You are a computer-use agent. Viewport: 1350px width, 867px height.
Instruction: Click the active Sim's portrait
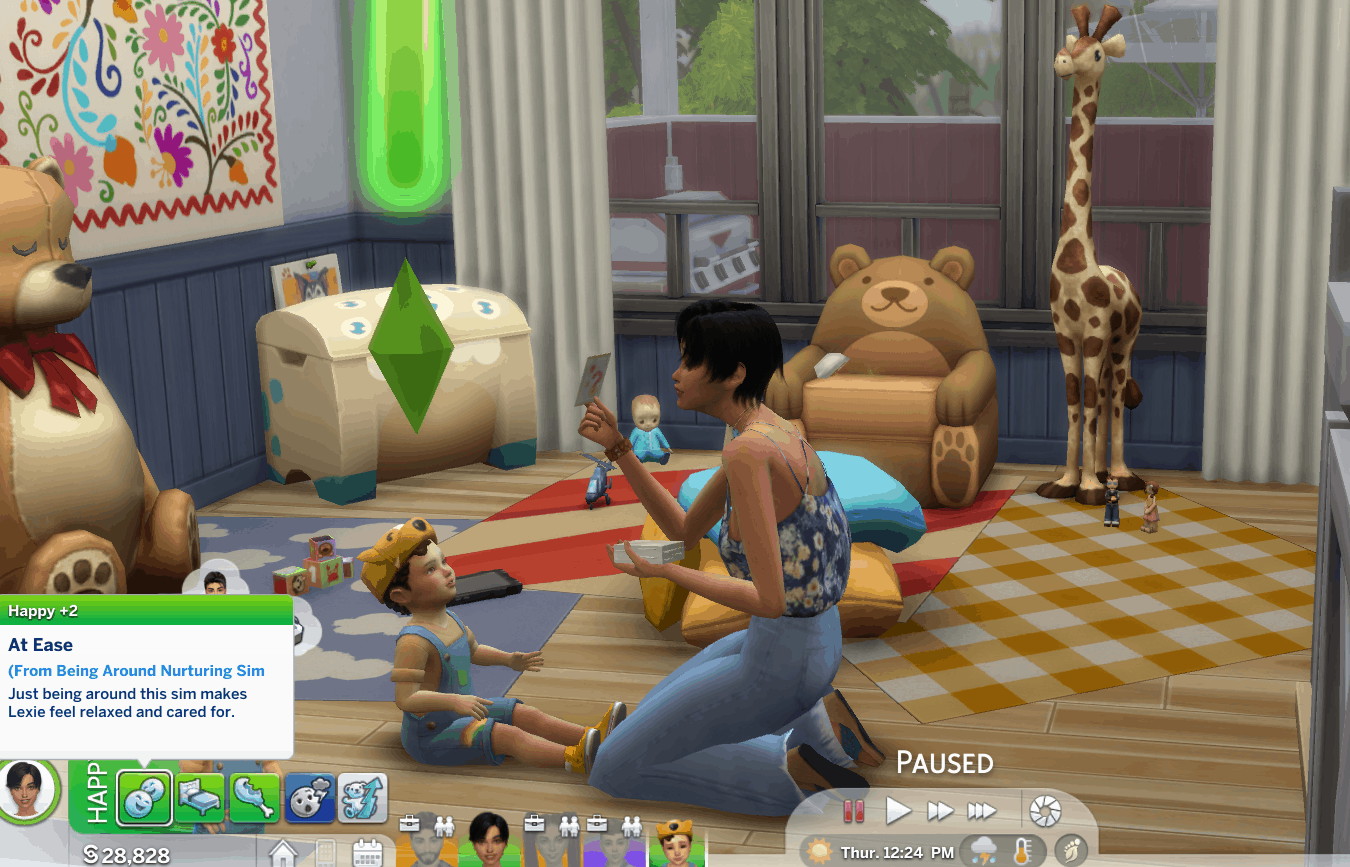tap(29, 792)
